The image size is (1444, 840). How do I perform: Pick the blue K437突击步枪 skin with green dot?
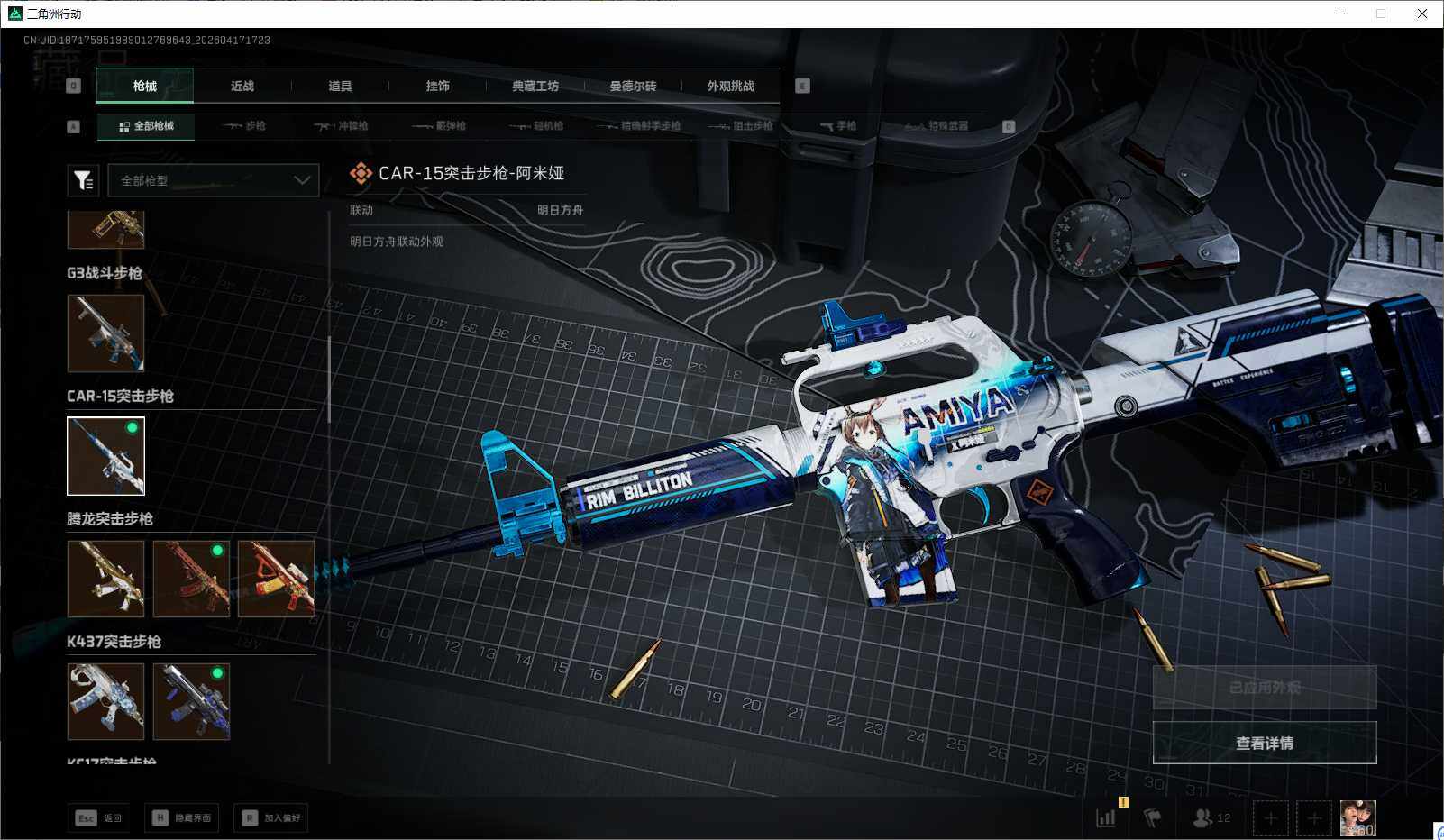(191, 701)
